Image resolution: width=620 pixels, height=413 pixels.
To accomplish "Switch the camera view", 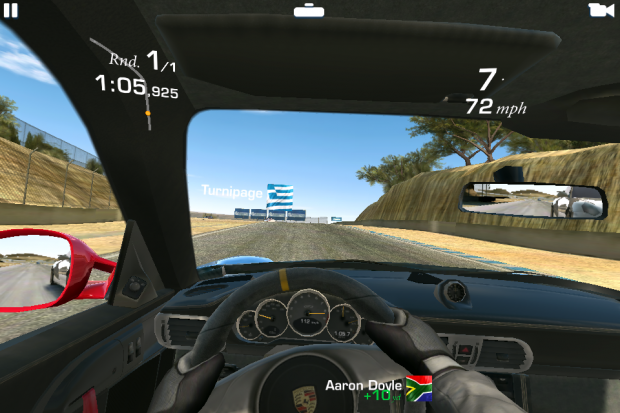I will click(x=600, y=10).
